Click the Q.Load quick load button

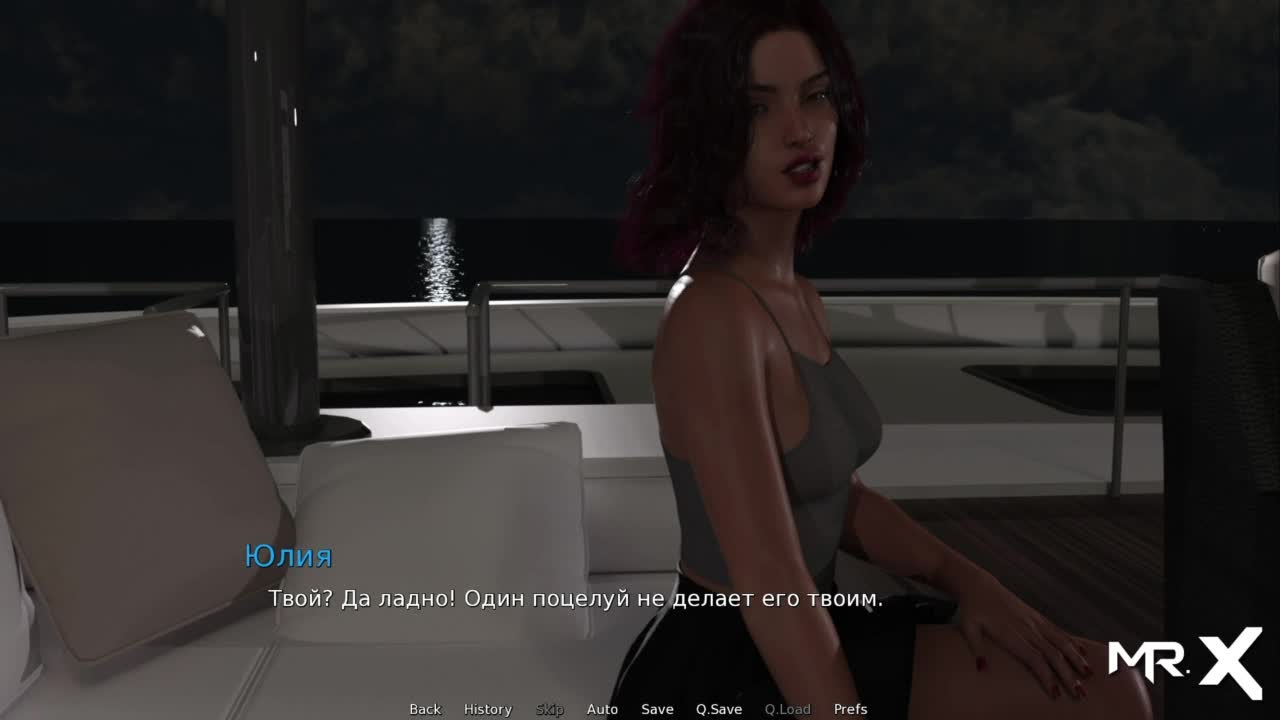(787, 709)
